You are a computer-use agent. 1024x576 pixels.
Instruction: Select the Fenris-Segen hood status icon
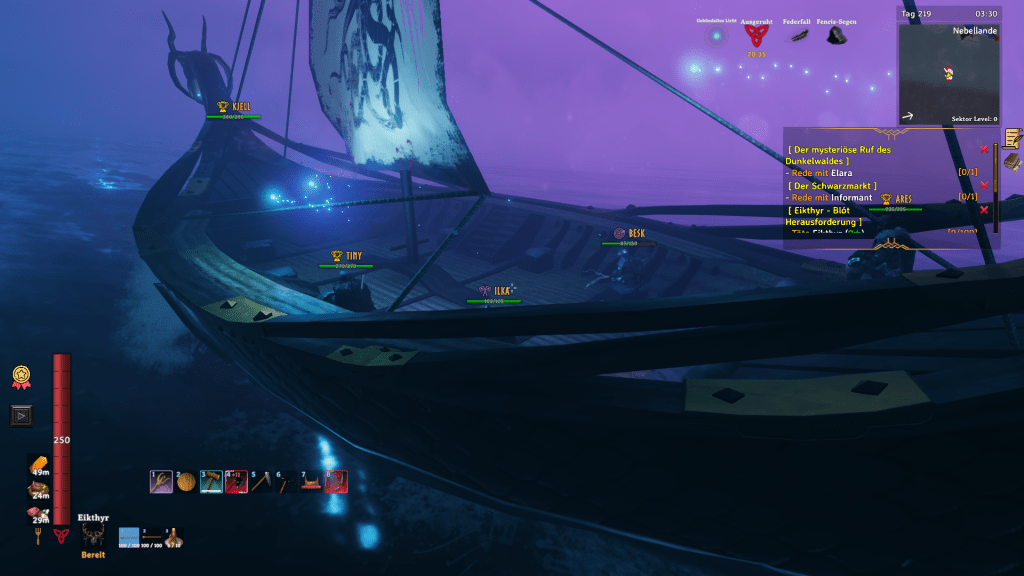pyautogui.click(x=835, y=36)
